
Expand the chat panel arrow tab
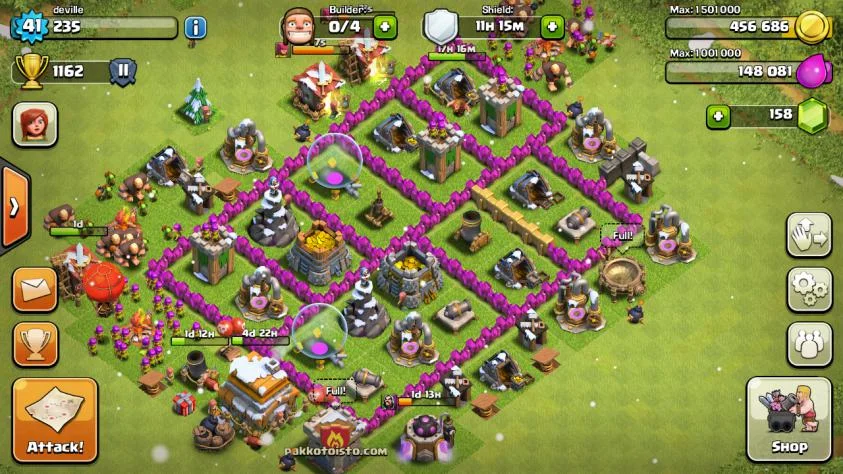[x=14, y=207]
